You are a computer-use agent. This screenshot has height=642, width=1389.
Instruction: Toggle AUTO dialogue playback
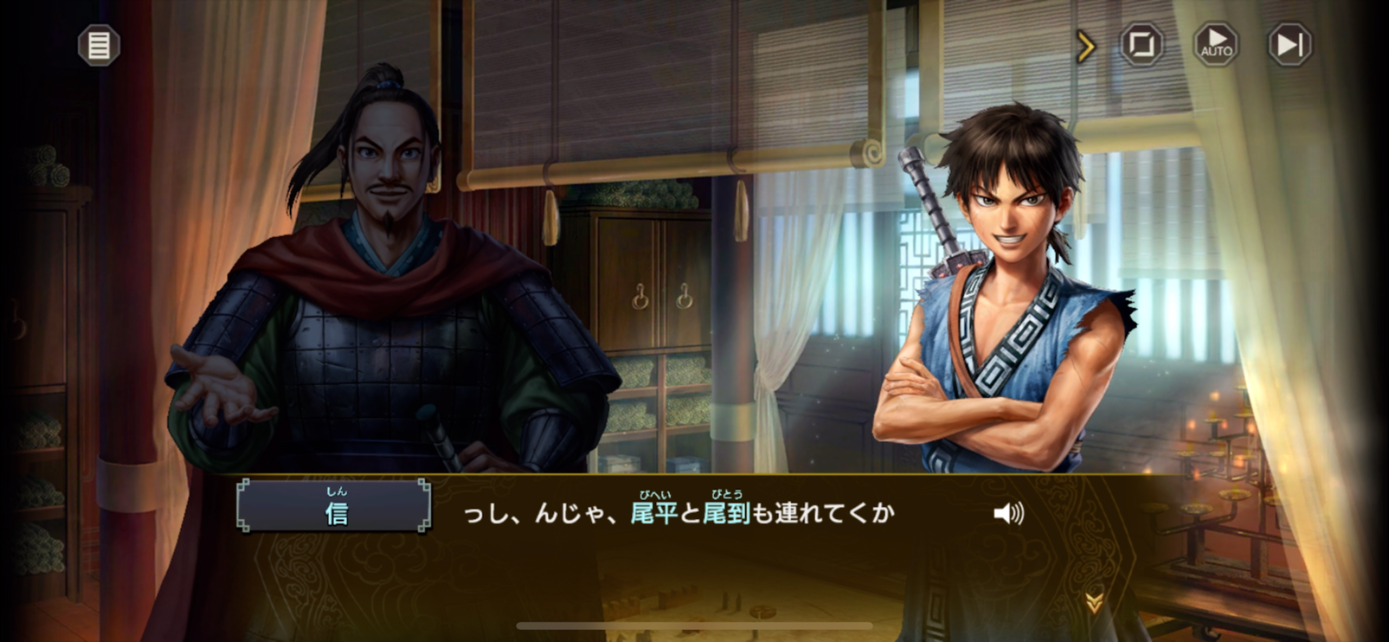tap(1216, 45)
